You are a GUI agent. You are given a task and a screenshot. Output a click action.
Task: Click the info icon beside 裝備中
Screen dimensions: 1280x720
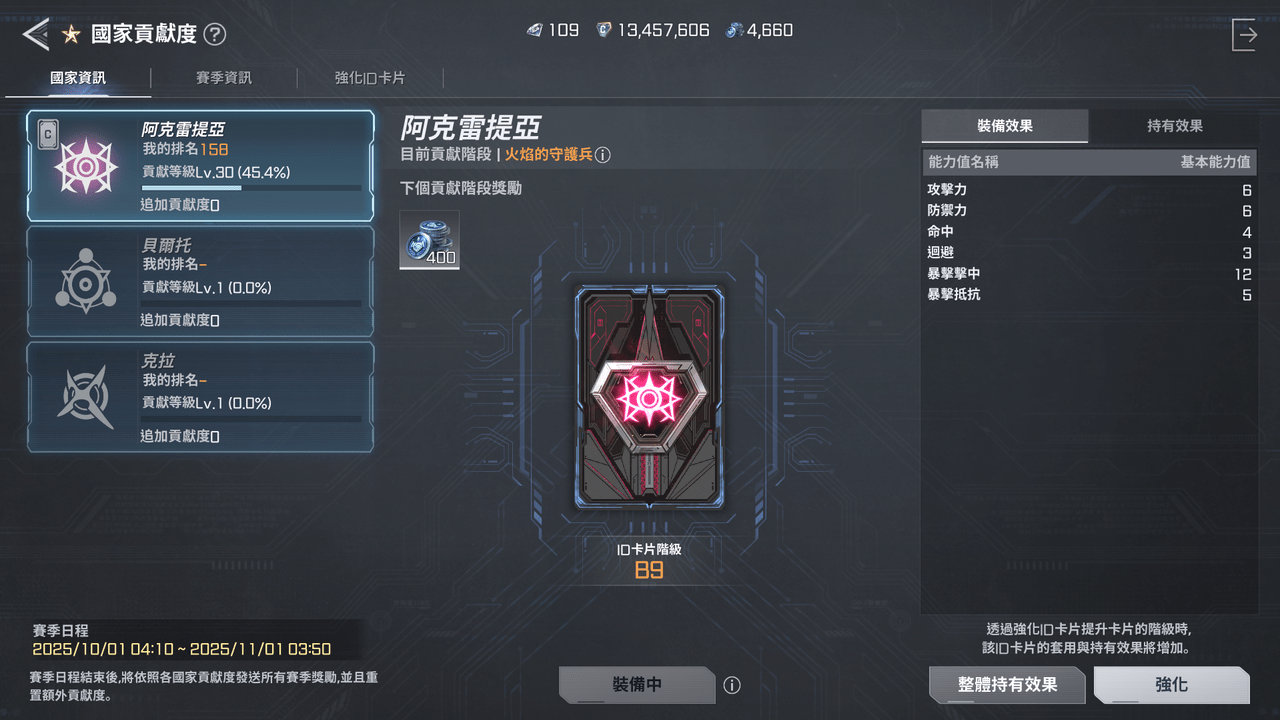732,685
